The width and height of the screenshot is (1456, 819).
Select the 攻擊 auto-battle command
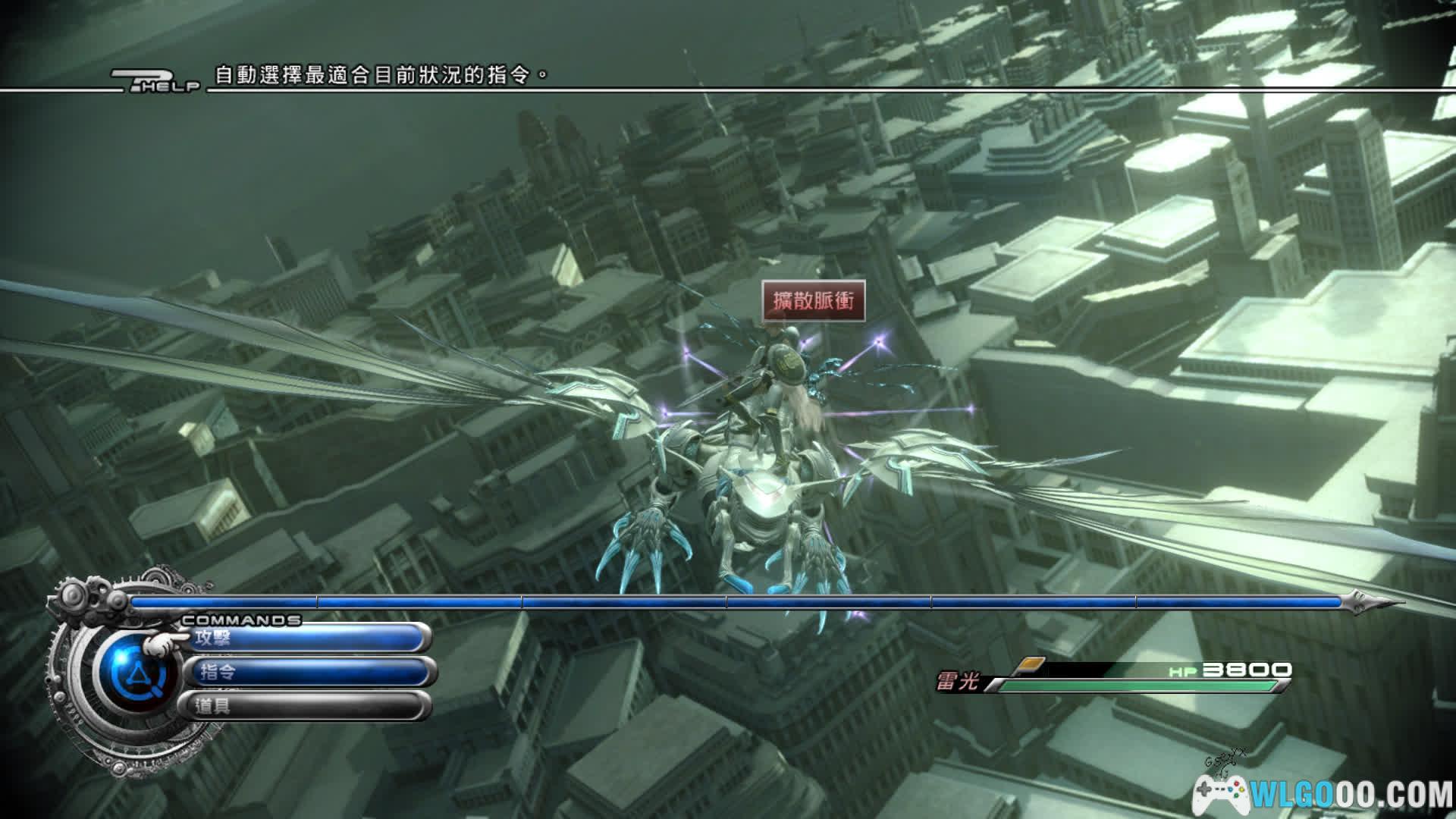point(303,638)
